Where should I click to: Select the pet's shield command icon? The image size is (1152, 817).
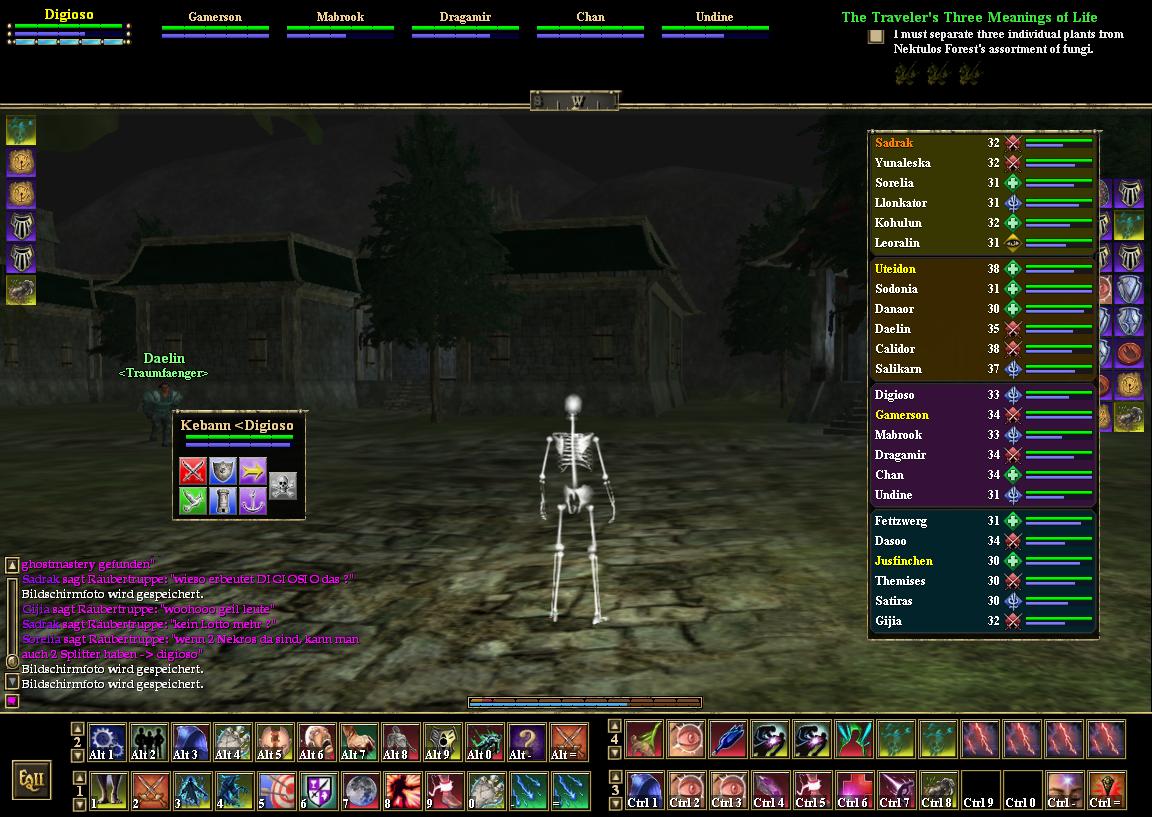point(223,470)
